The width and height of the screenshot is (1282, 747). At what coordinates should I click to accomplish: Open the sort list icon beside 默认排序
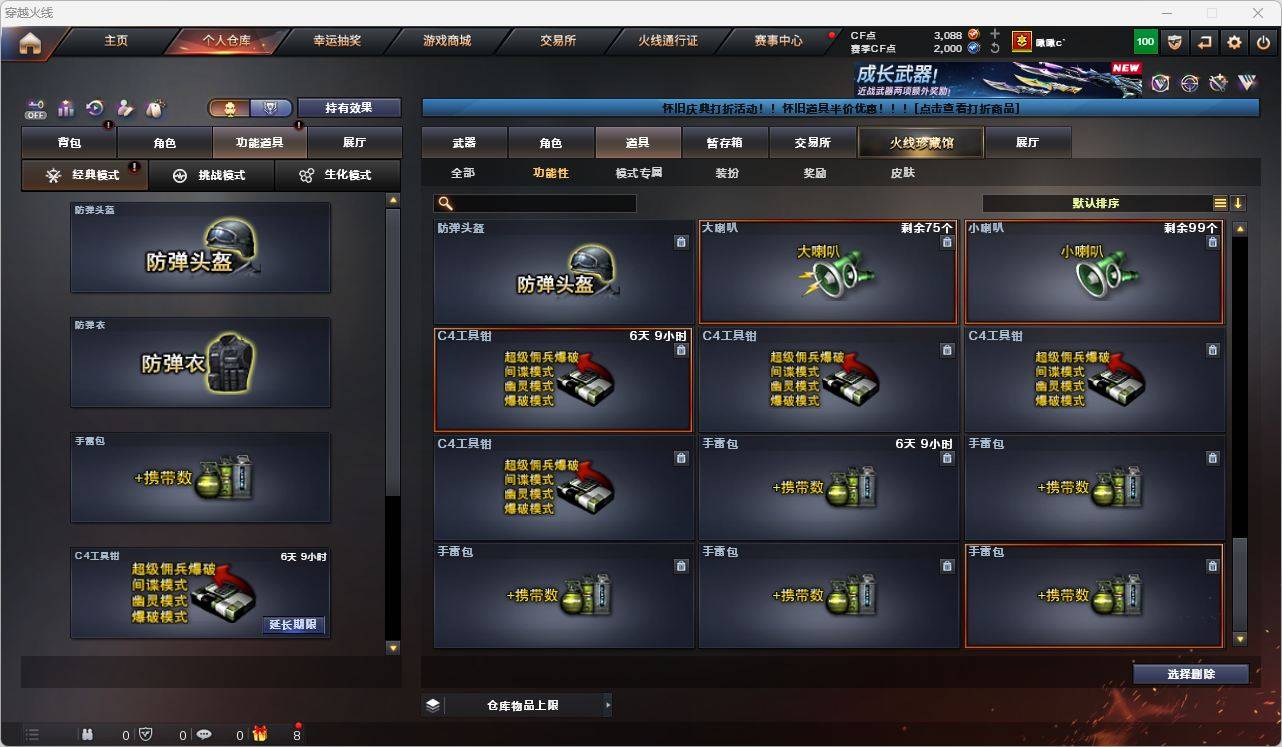point(1220,202)
